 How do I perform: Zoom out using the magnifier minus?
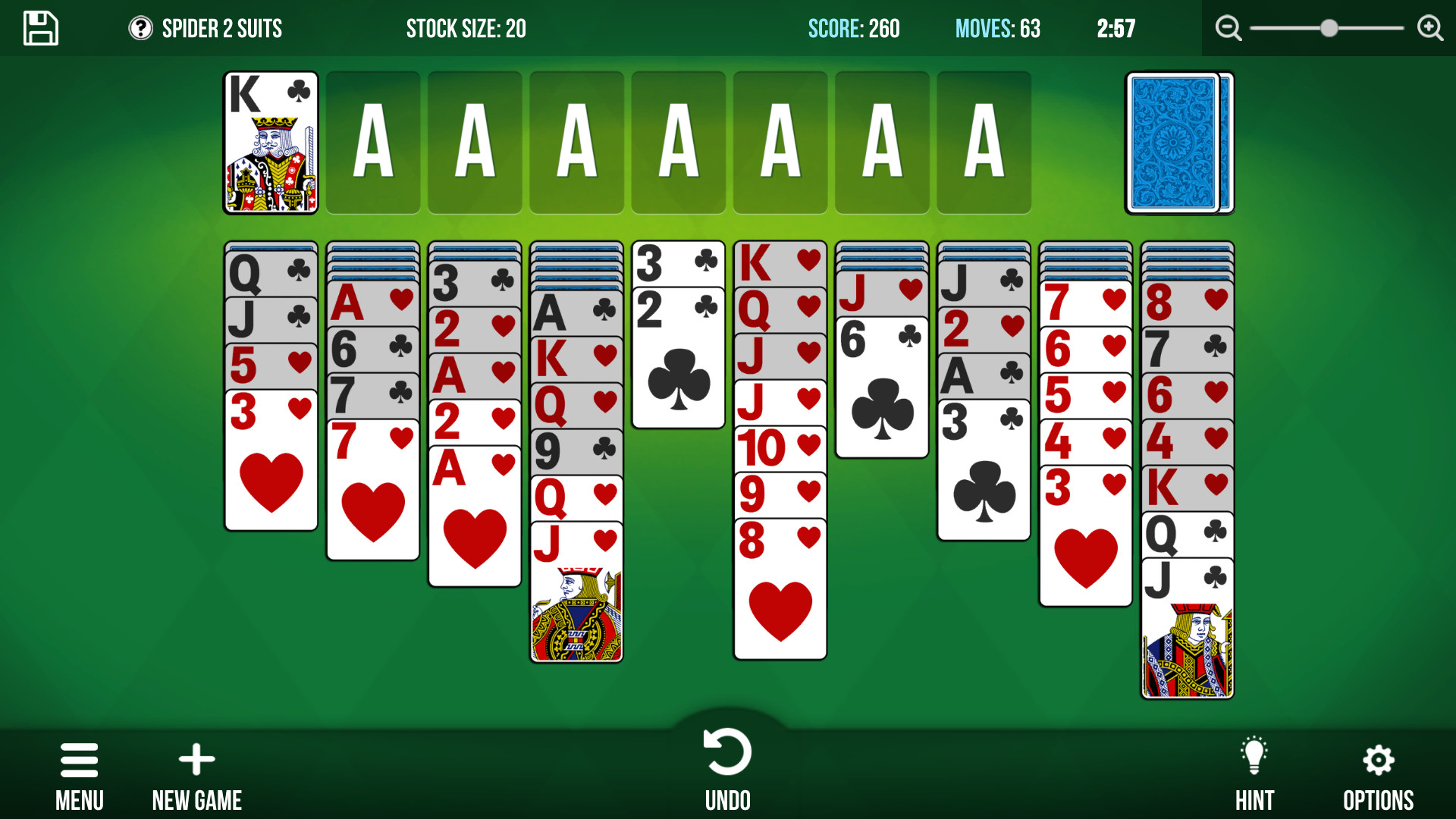coord(1228,27)
